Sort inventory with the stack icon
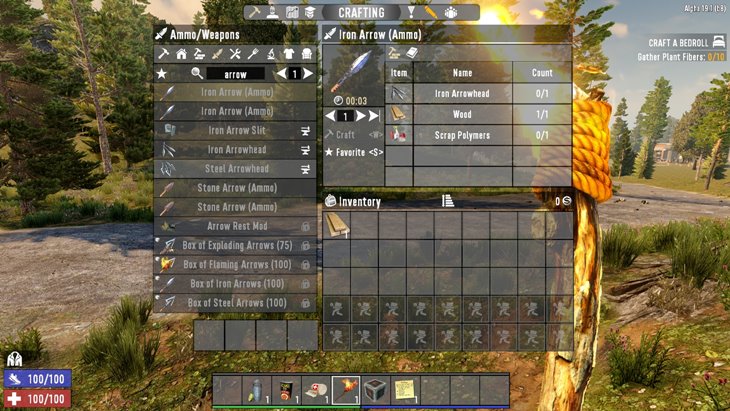 (448, 201)
